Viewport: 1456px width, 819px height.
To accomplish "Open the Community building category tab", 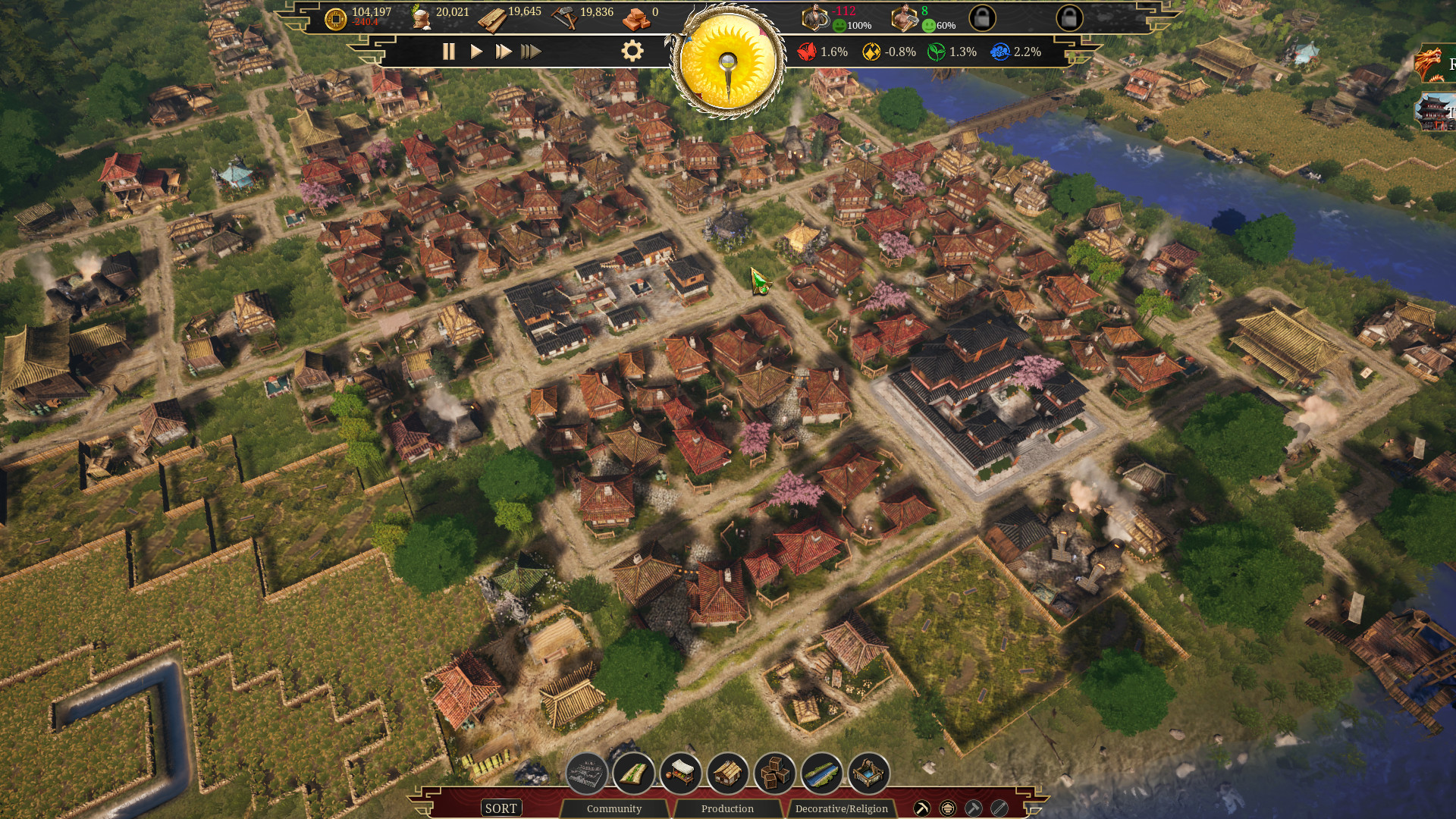I will (x=615, y=808).
